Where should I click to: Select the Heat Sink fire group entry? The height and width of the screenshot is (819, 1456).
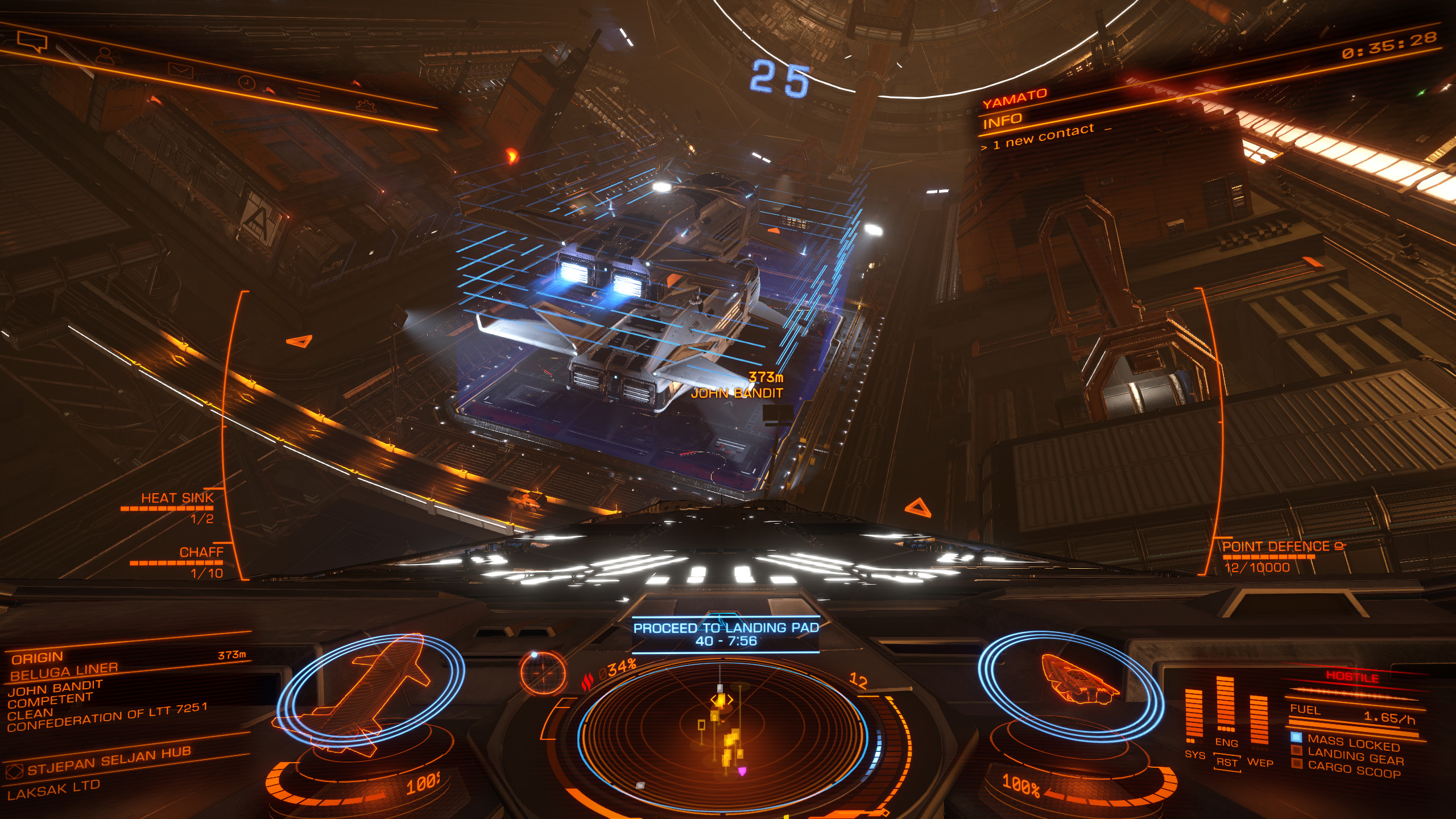tap(177, 498)
